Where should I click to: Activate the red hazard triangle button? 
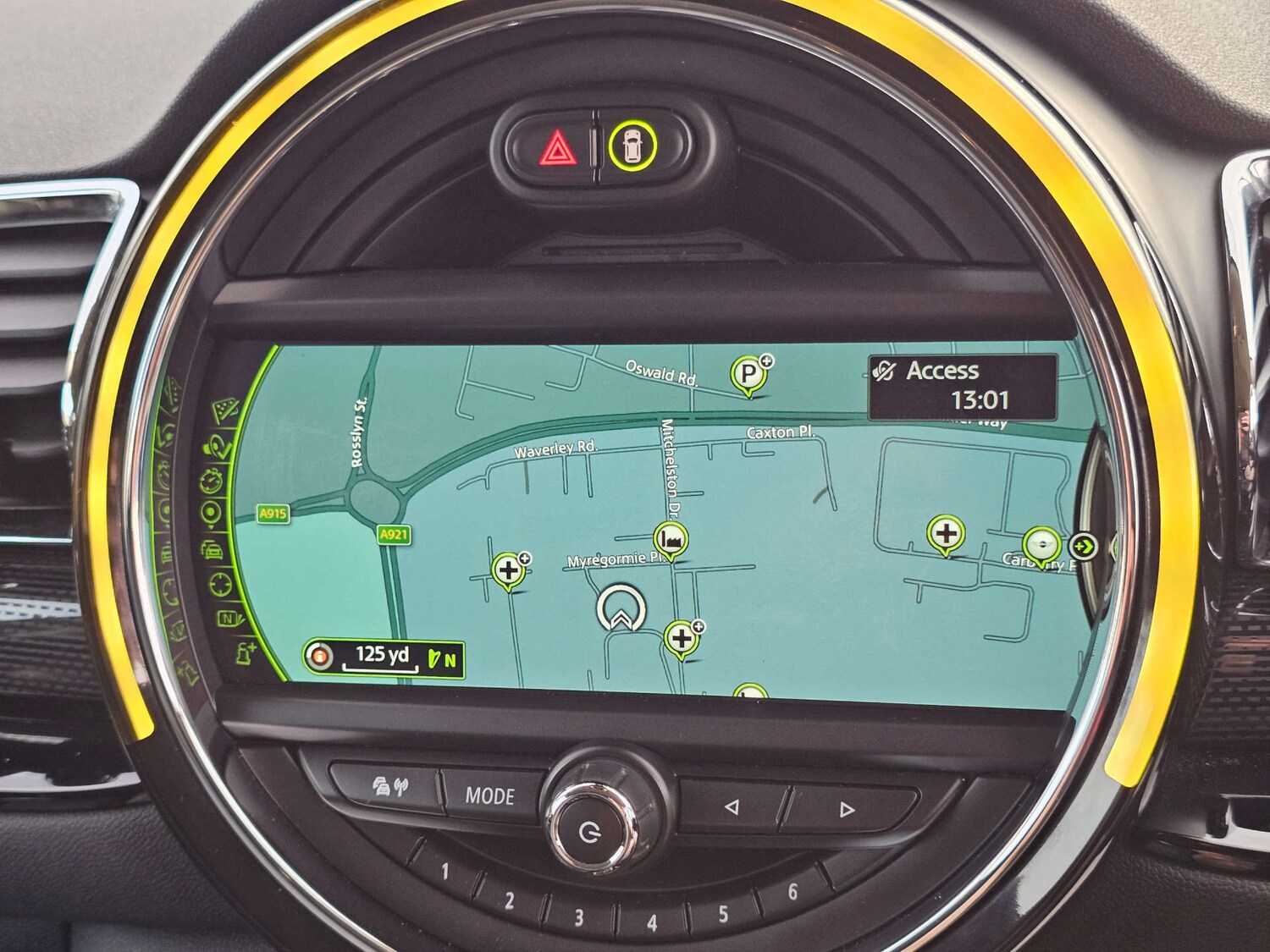click(x=555, y=150)
